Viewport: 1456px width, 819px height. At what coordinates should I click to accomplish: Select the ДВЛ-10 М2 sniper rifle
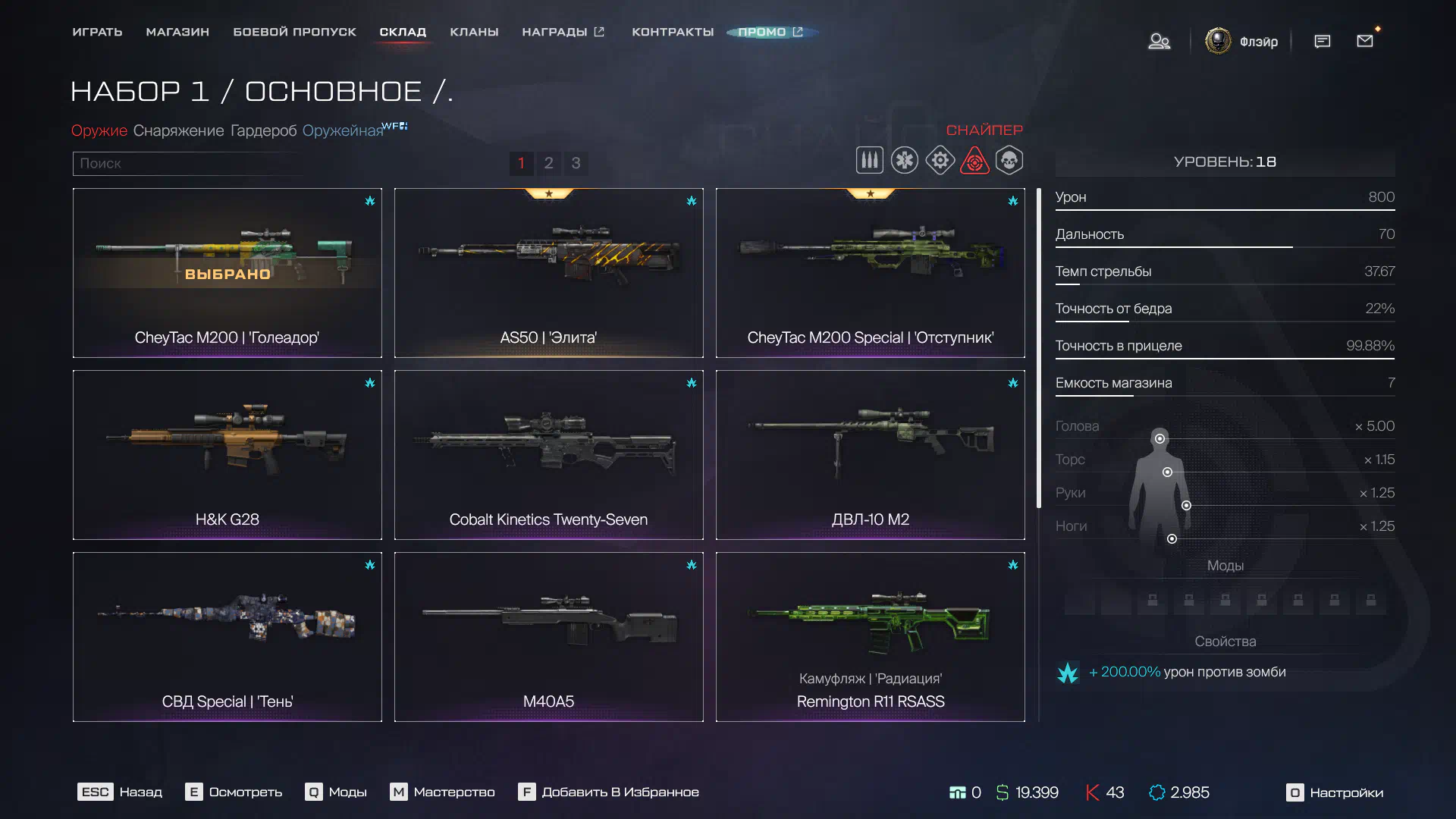870,455
